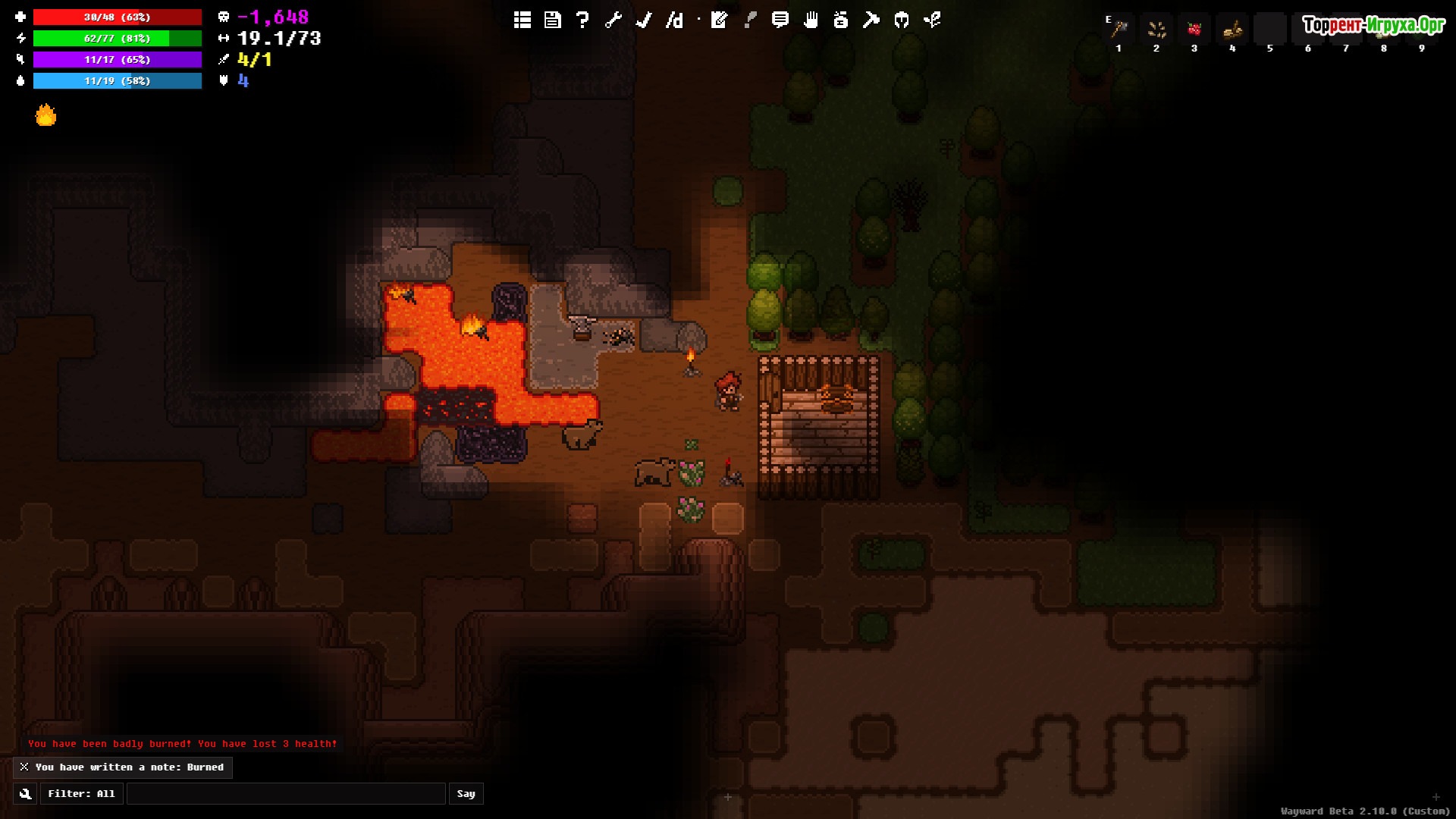
Task: Open skills via the plant sprout icon
Action: [x=932, y=20]
